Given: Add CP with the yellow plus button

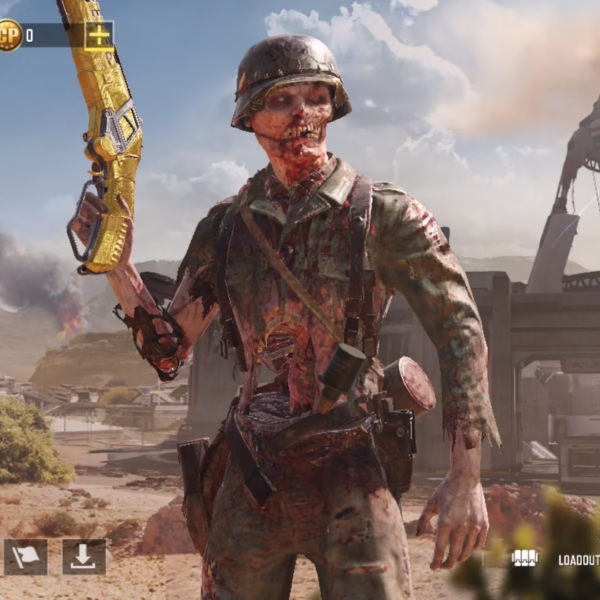Looking at the screenshot, I should [99, 36].
